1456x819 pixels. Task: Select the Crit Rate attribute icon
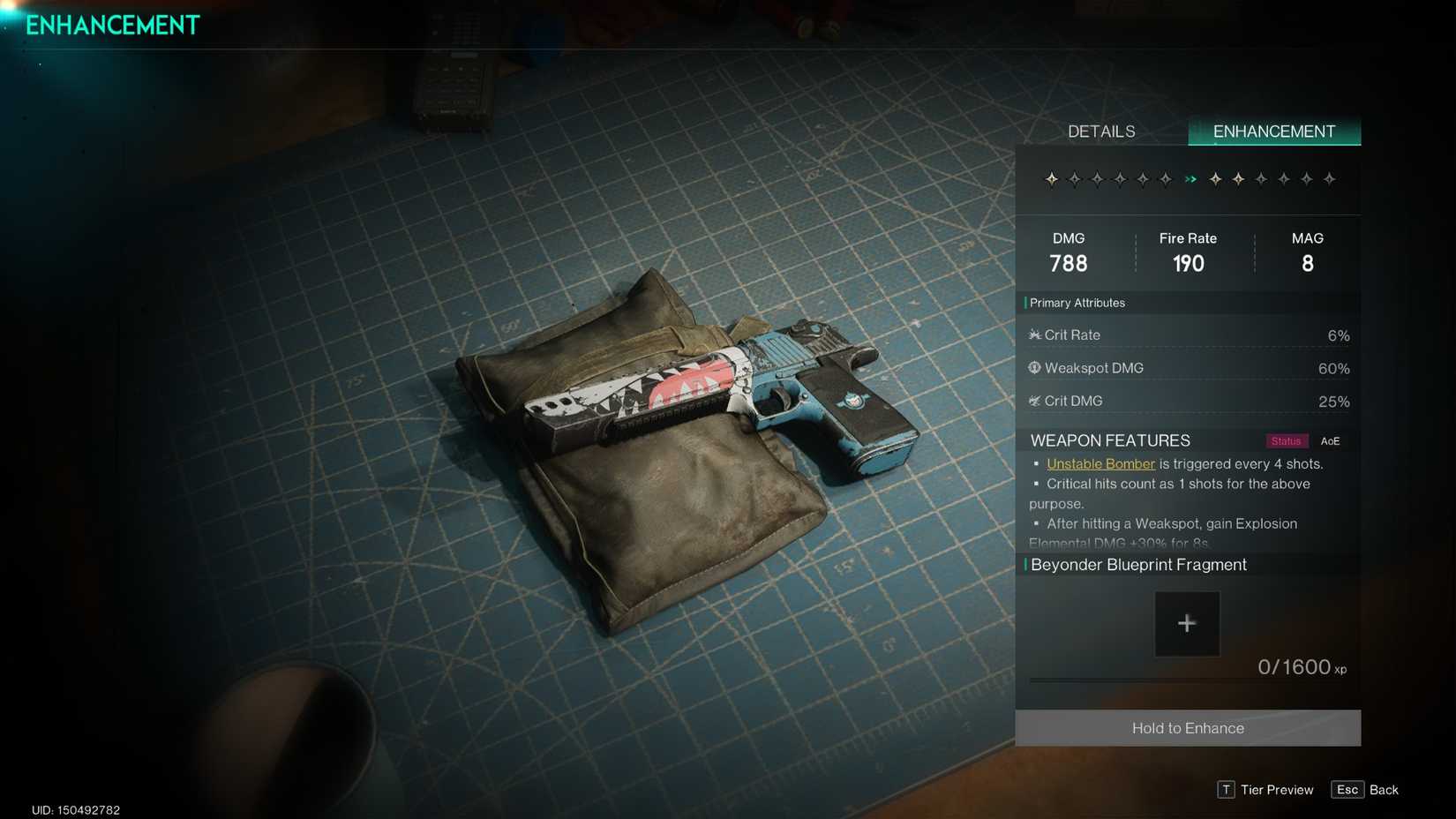[1034, 334]
